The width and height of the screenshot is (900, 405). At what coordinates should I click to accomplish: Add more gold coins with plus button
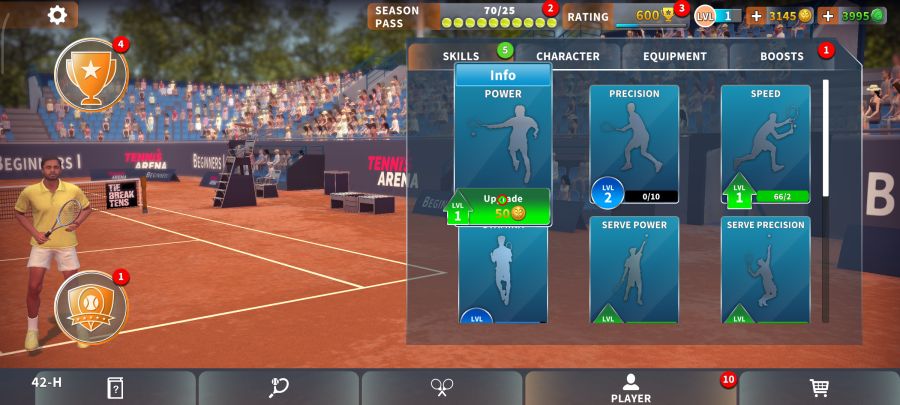pyautogui.click(x=756, y=16)
